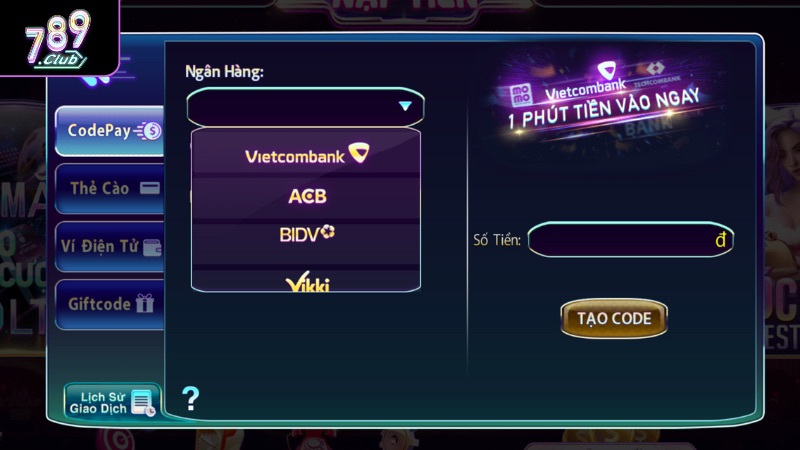The width and height of the screenshot is (800, 450).
Task: Collapse the Ngân Hàng dropdown
Action: coord(404,106)
